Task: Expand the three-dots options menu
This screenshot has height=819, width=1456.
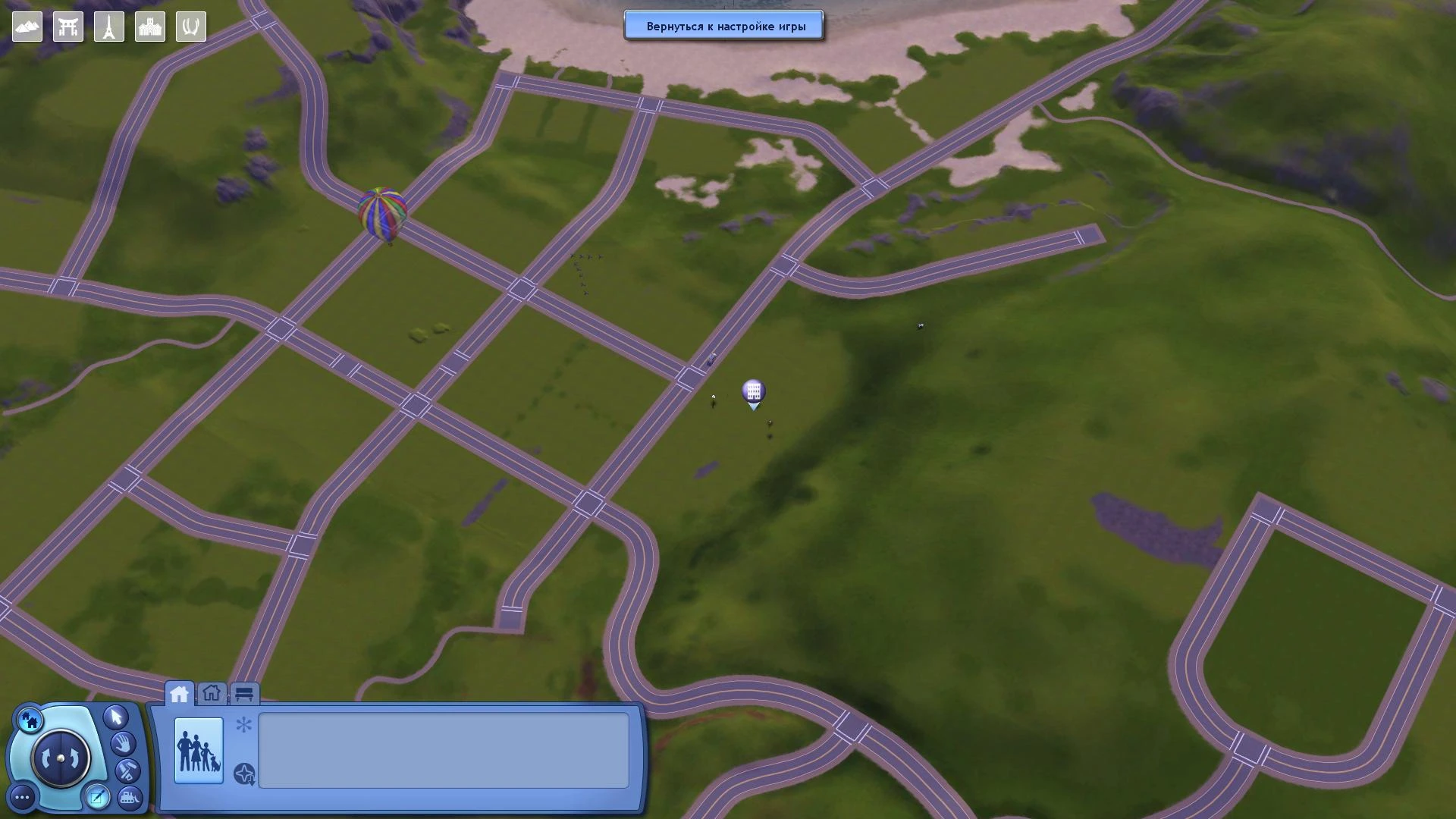Action: 21,796
